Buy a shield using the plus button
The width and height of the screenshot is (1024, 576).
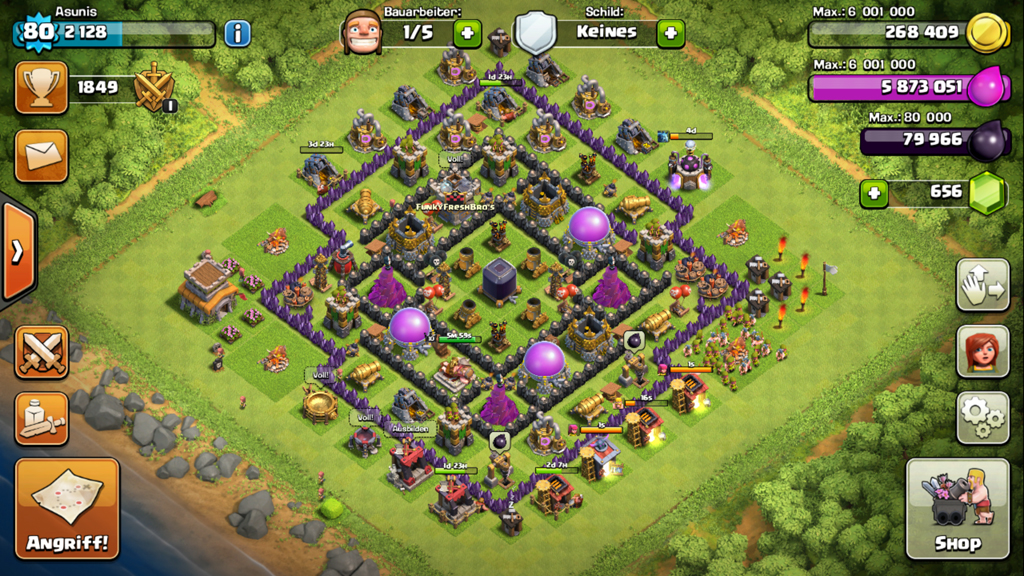[670, 32]
